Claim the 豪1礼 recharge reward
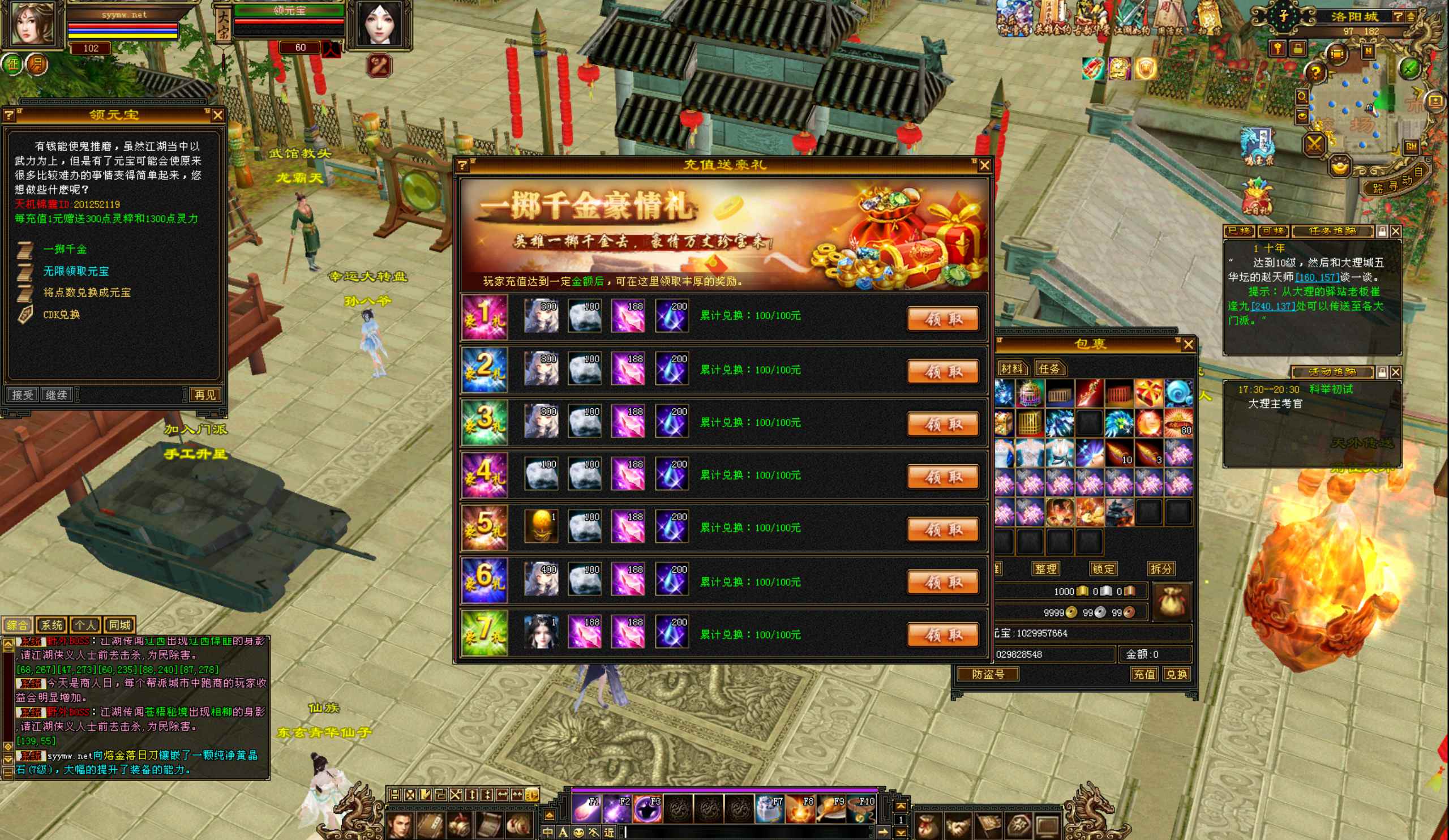1449x840 pixels. click(x=942, y=319)
